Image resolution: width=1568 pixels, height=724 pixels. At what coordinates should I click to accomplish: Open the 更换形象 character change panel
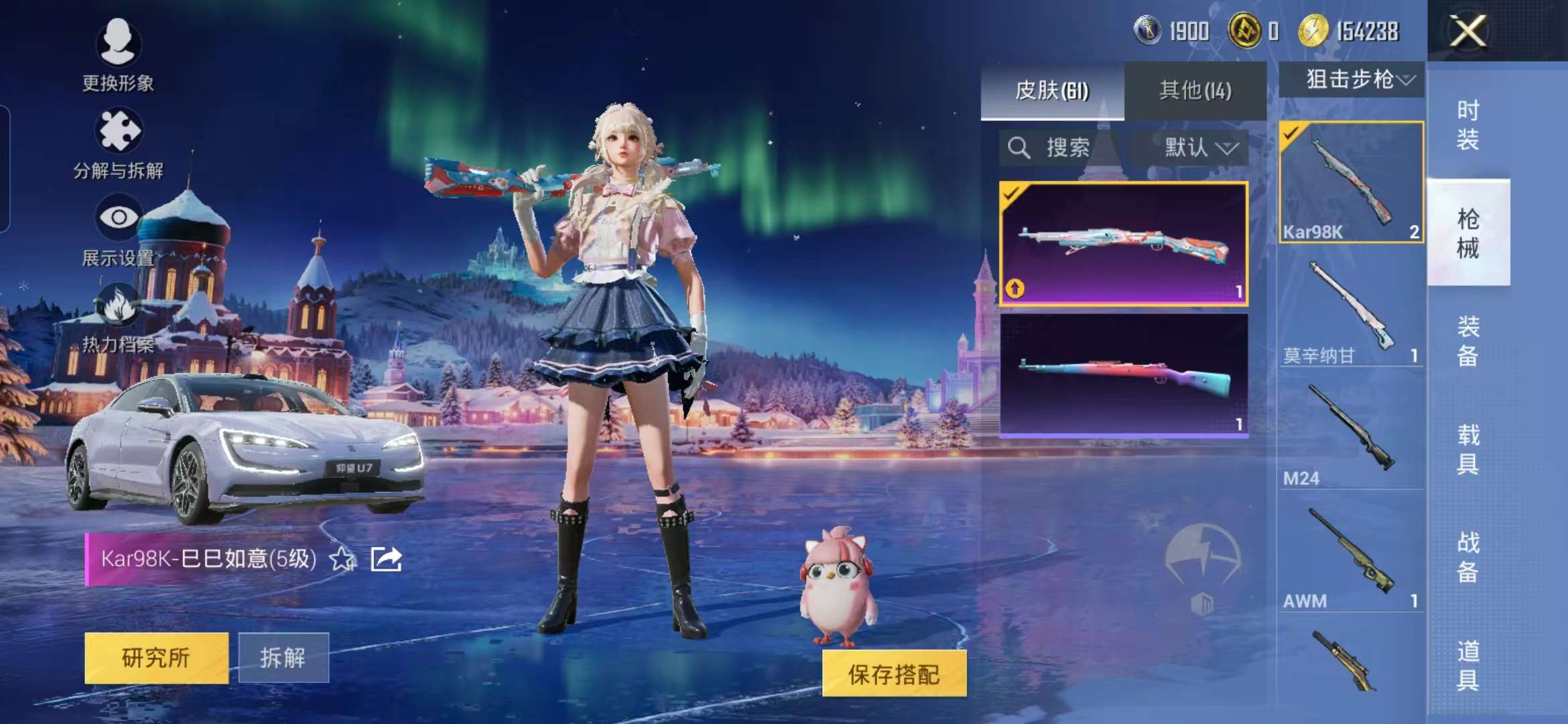pyautogui.click(x=119, y=44)
